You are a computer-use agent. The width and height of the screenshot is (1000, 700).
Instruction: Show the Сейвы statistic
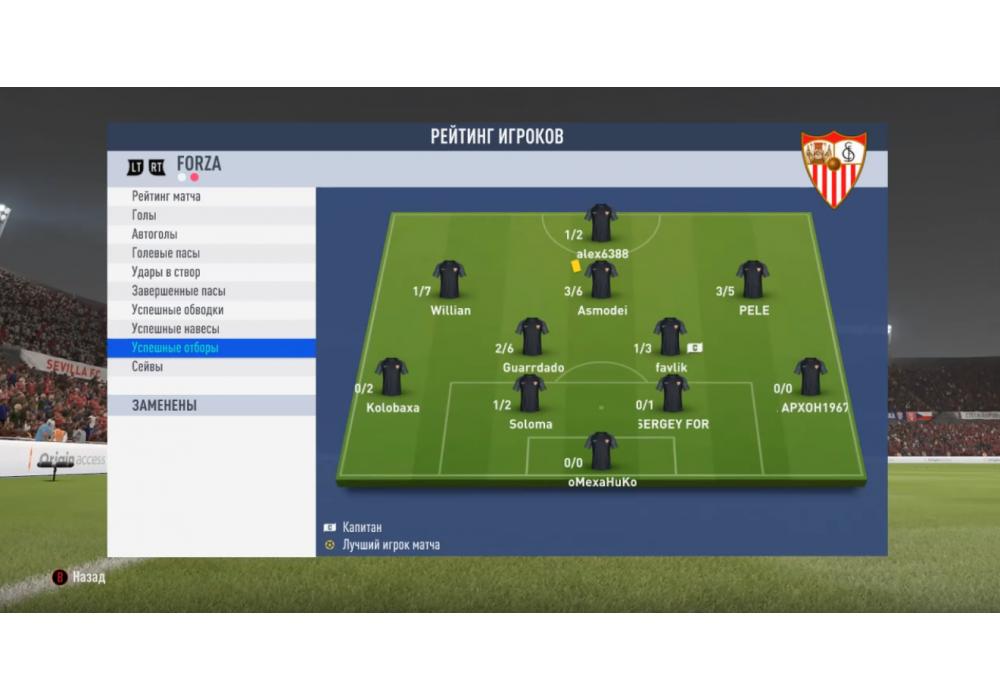147,367
